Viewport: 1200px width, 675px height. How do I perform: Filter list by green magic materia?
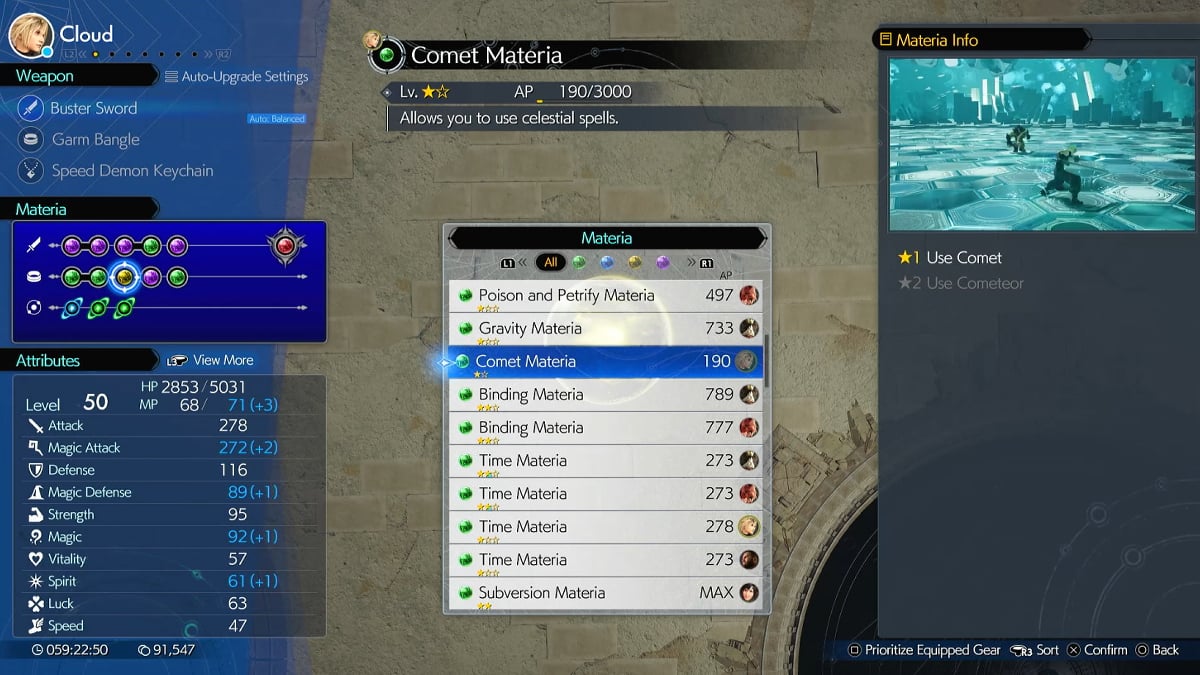coord(578,263)
